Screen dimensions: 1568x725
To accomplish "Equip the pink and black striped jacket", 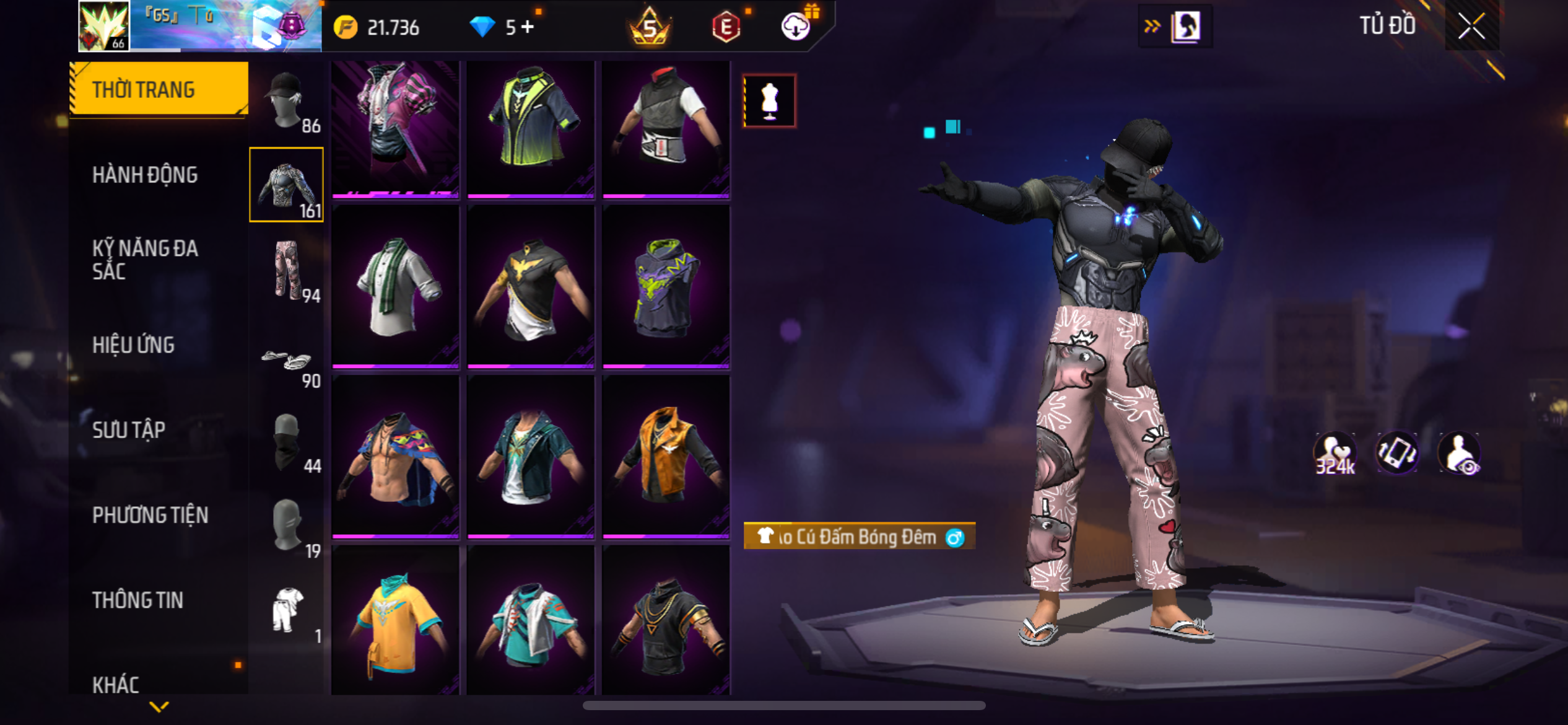I will (395, 128).
